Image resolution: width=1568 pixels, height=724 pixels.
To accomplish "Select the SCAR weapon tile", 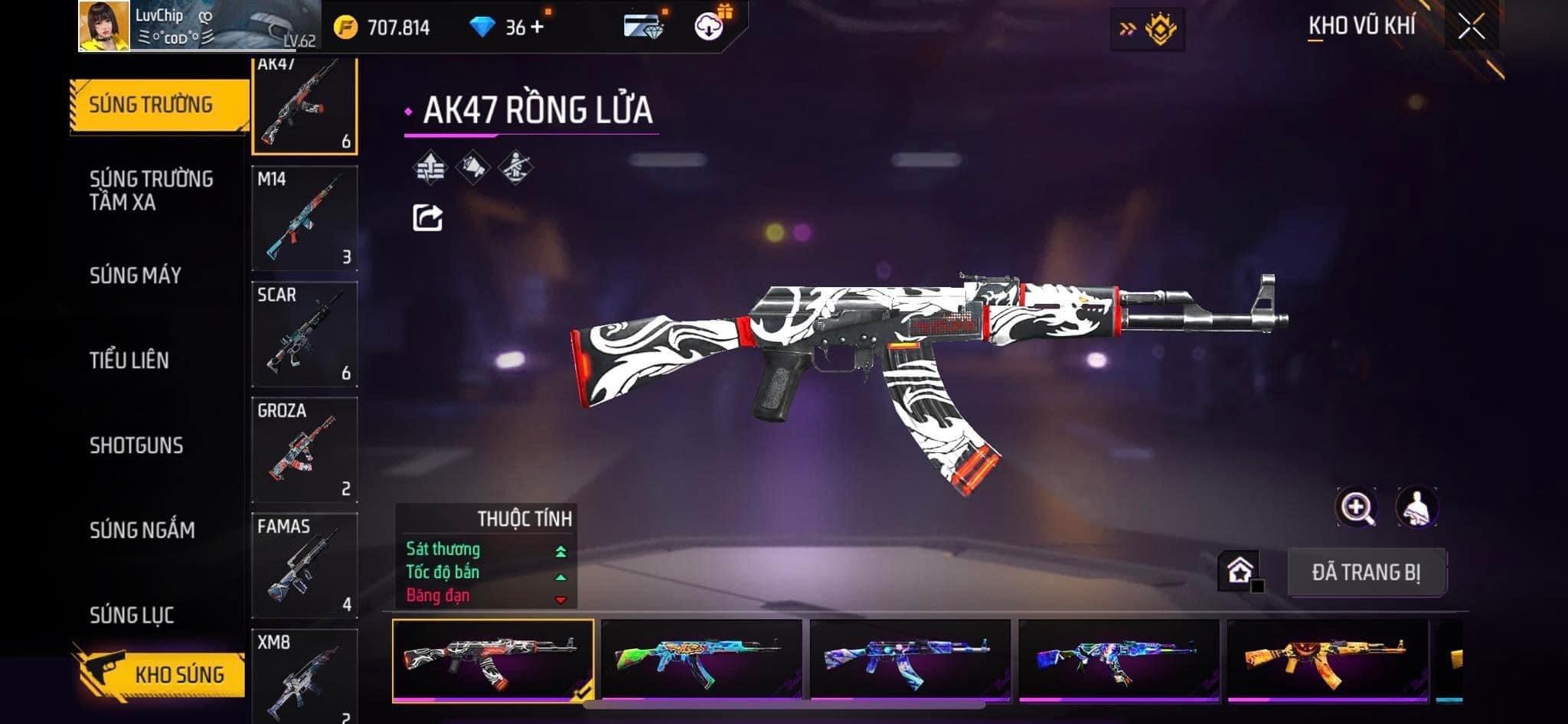I will click(x=305, y=334).
